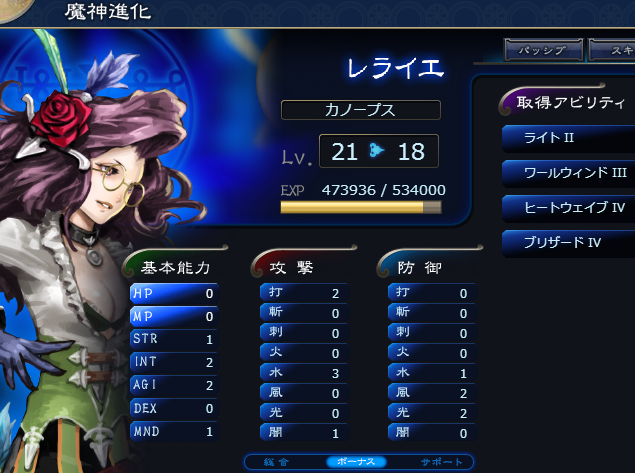Switch to the パッシブ tab

[x=543, y=50]
